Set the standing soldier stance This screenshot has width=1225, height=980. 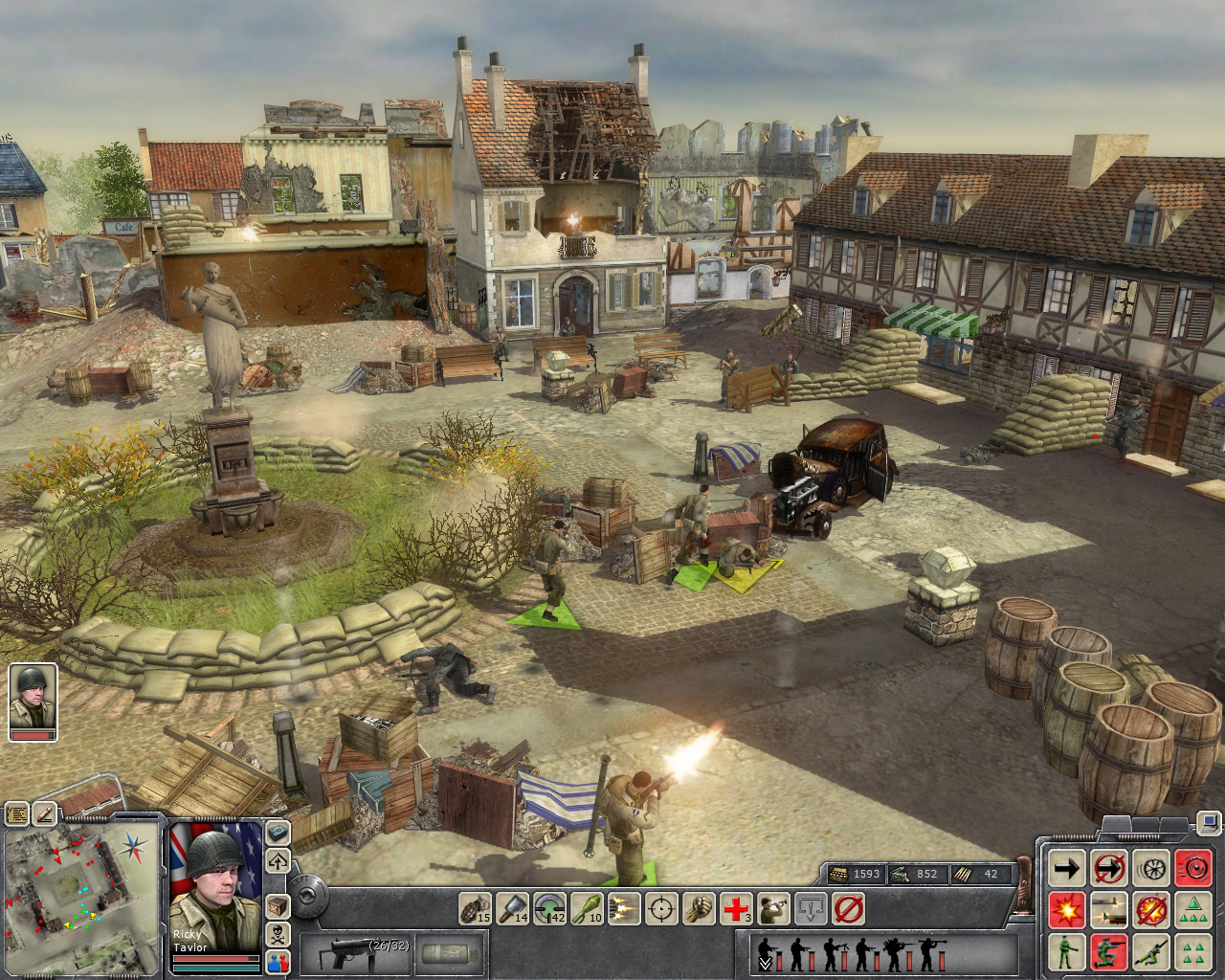coord(1066,952)
